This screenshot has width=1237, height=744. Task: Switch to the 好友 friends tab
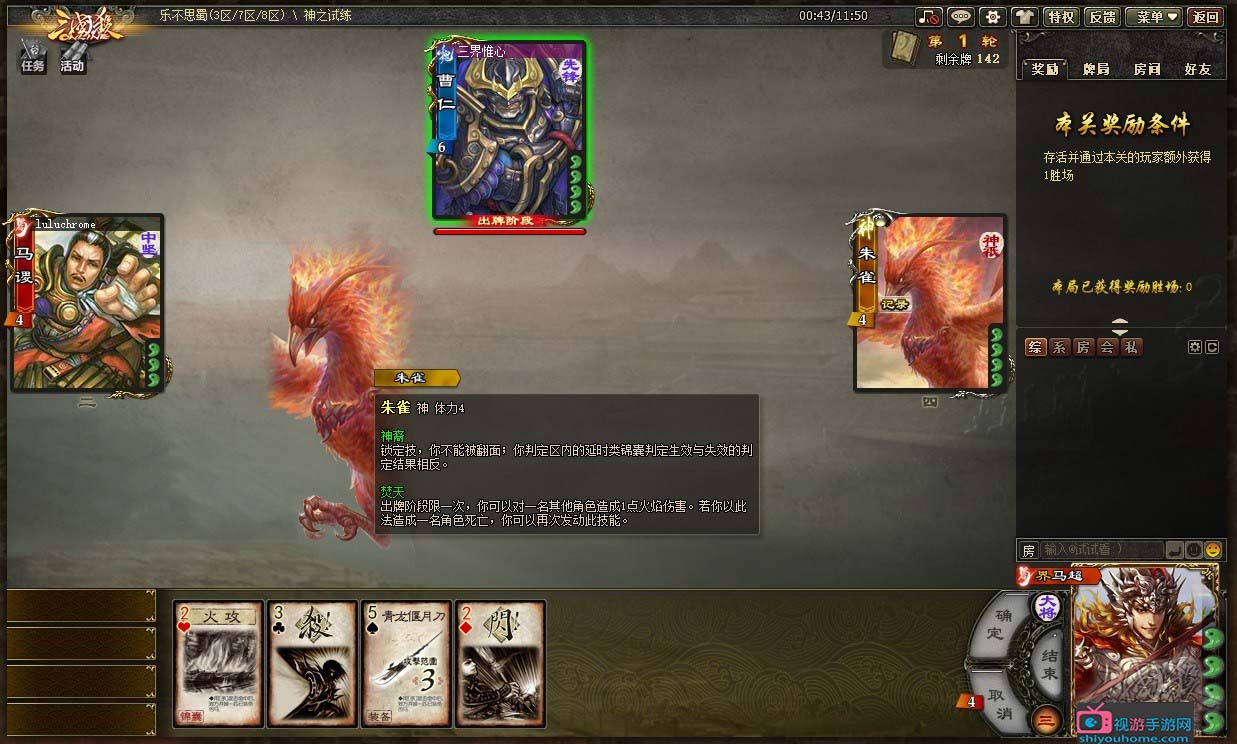[x=1197, y=69]
